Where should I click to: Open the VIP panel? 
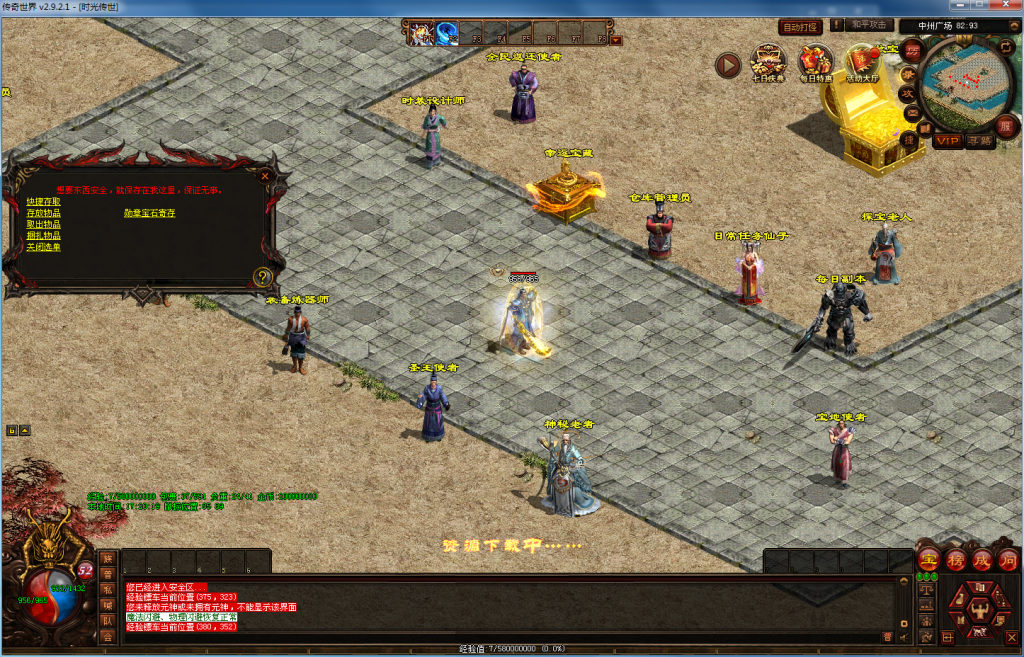click(x=947, y=141)
